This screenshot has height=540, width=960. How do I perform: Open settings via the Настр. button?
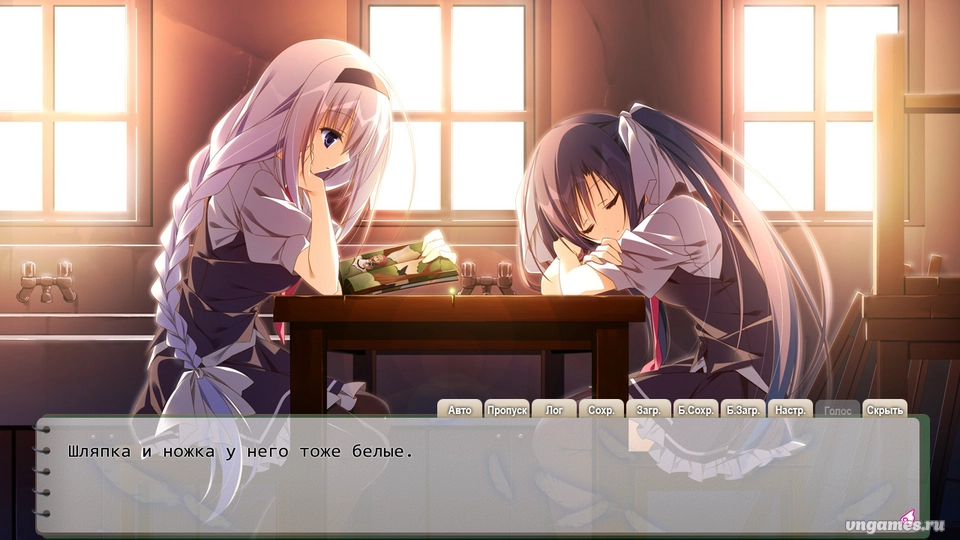(x=790, y=410)
